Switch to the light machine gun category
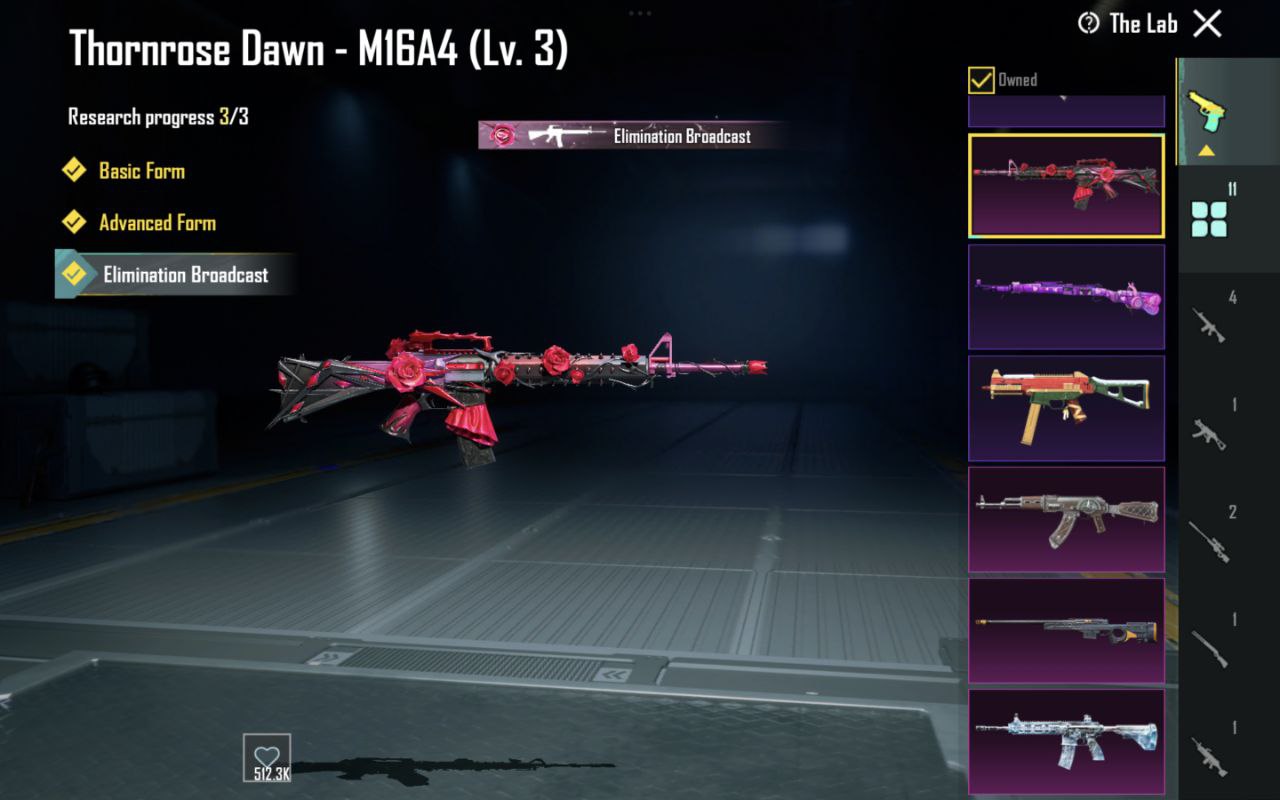 pyautogui.click(x=1209, y=756)
